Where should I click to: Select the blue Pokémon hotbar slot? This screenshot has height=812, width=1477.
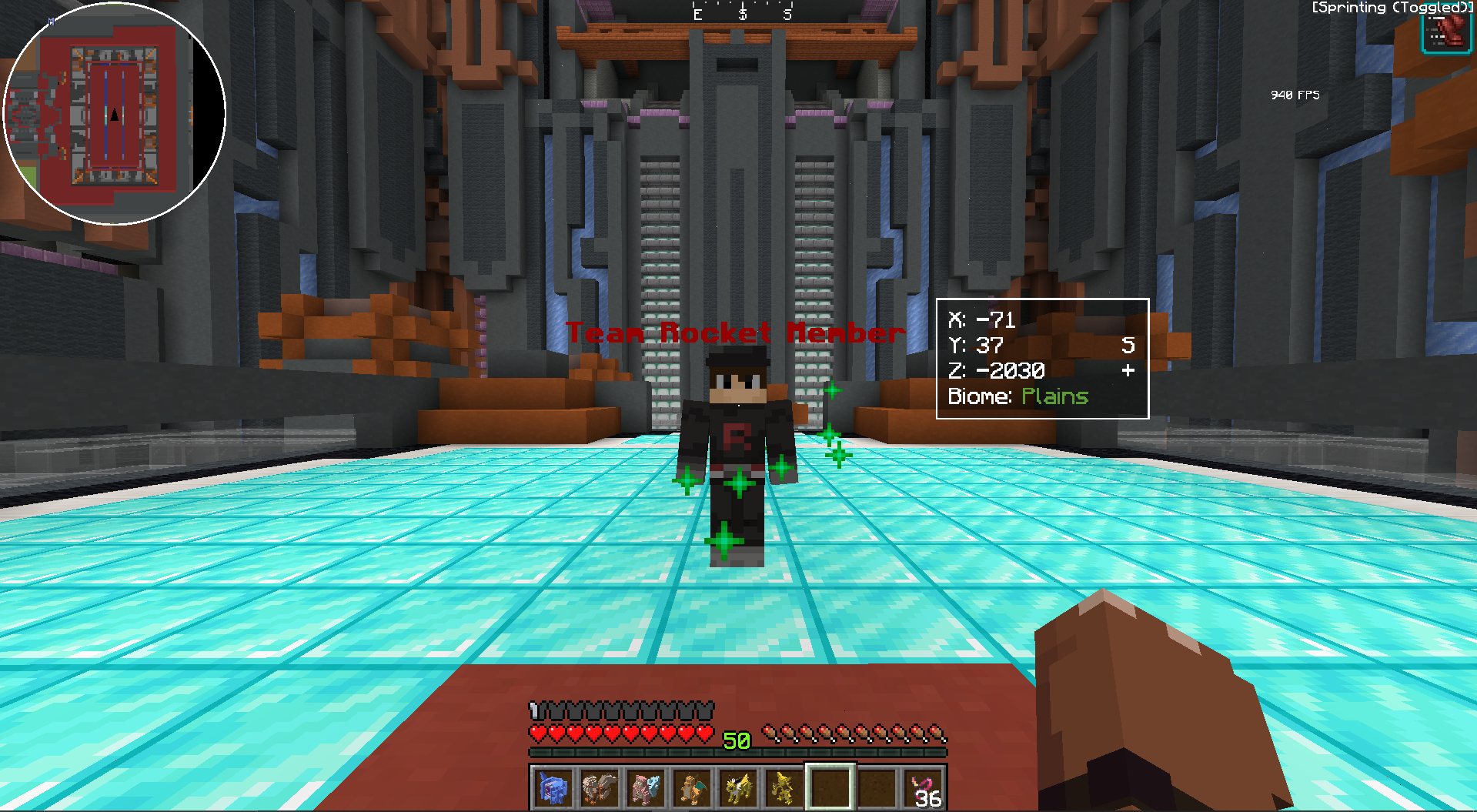point(553,787)
